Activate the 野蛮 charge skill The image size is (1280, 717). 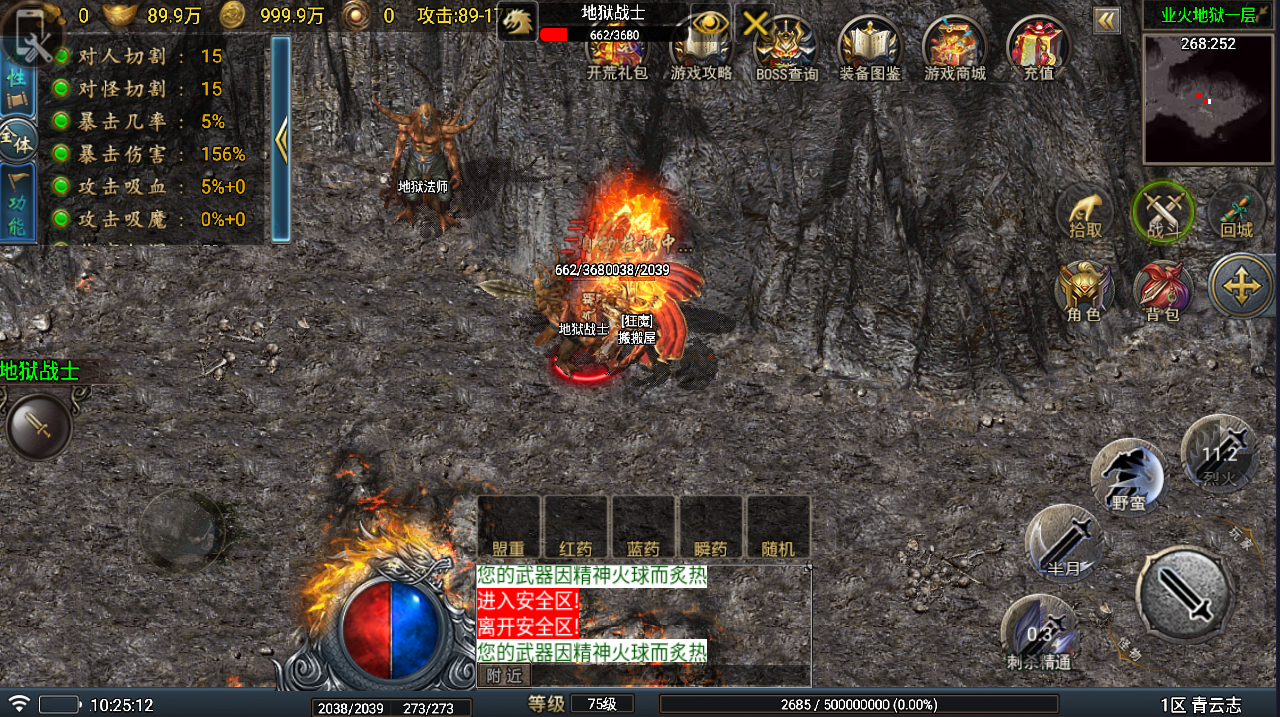click(1128, 477)
